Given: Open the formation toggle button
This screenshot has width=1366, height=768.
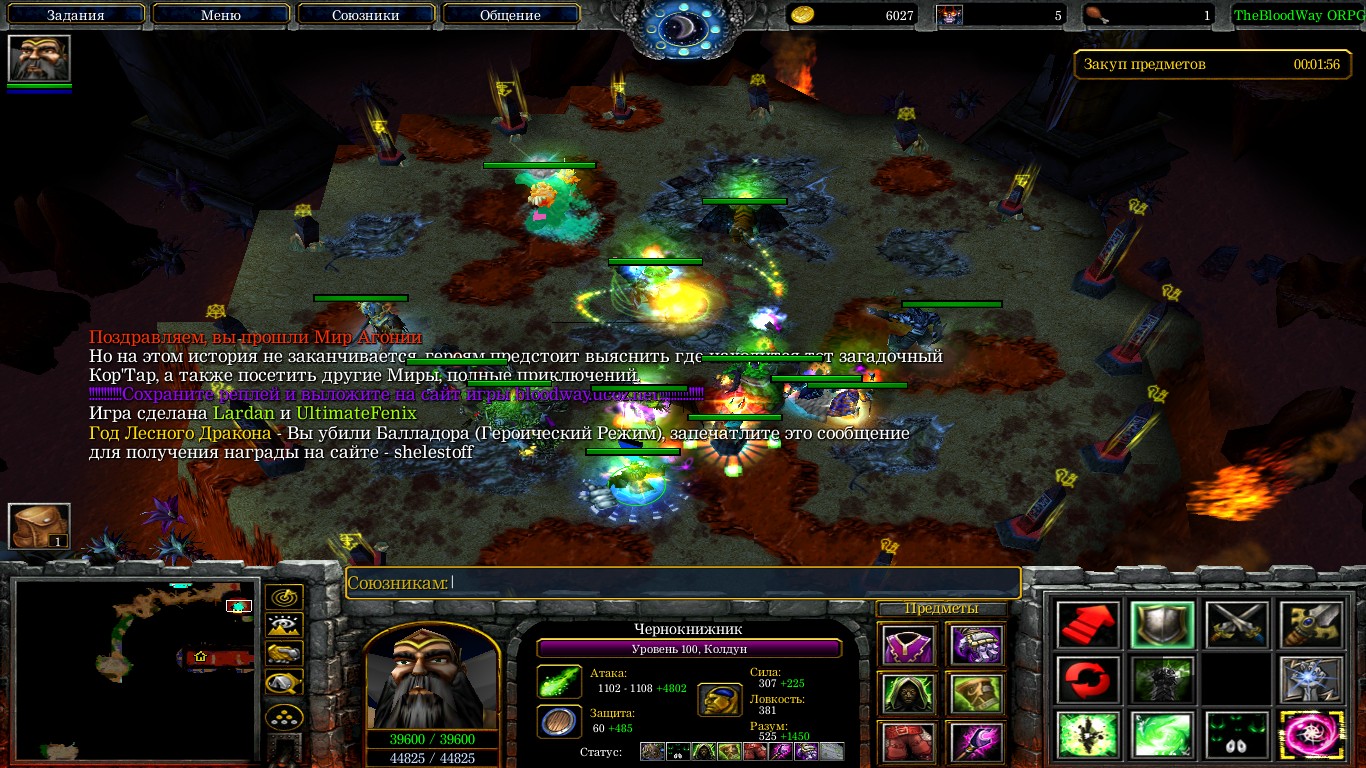Looking at the screenshot, I should (x=284, y=717).
